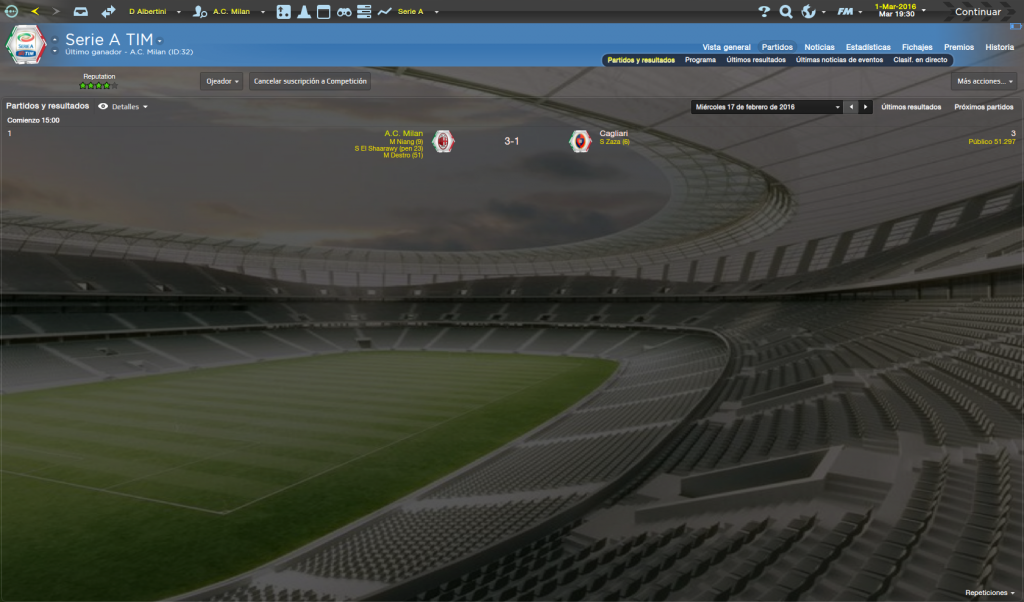Go to the Fichajes tab
Viewport: 1024px width, 602px height.
point(917,47)
